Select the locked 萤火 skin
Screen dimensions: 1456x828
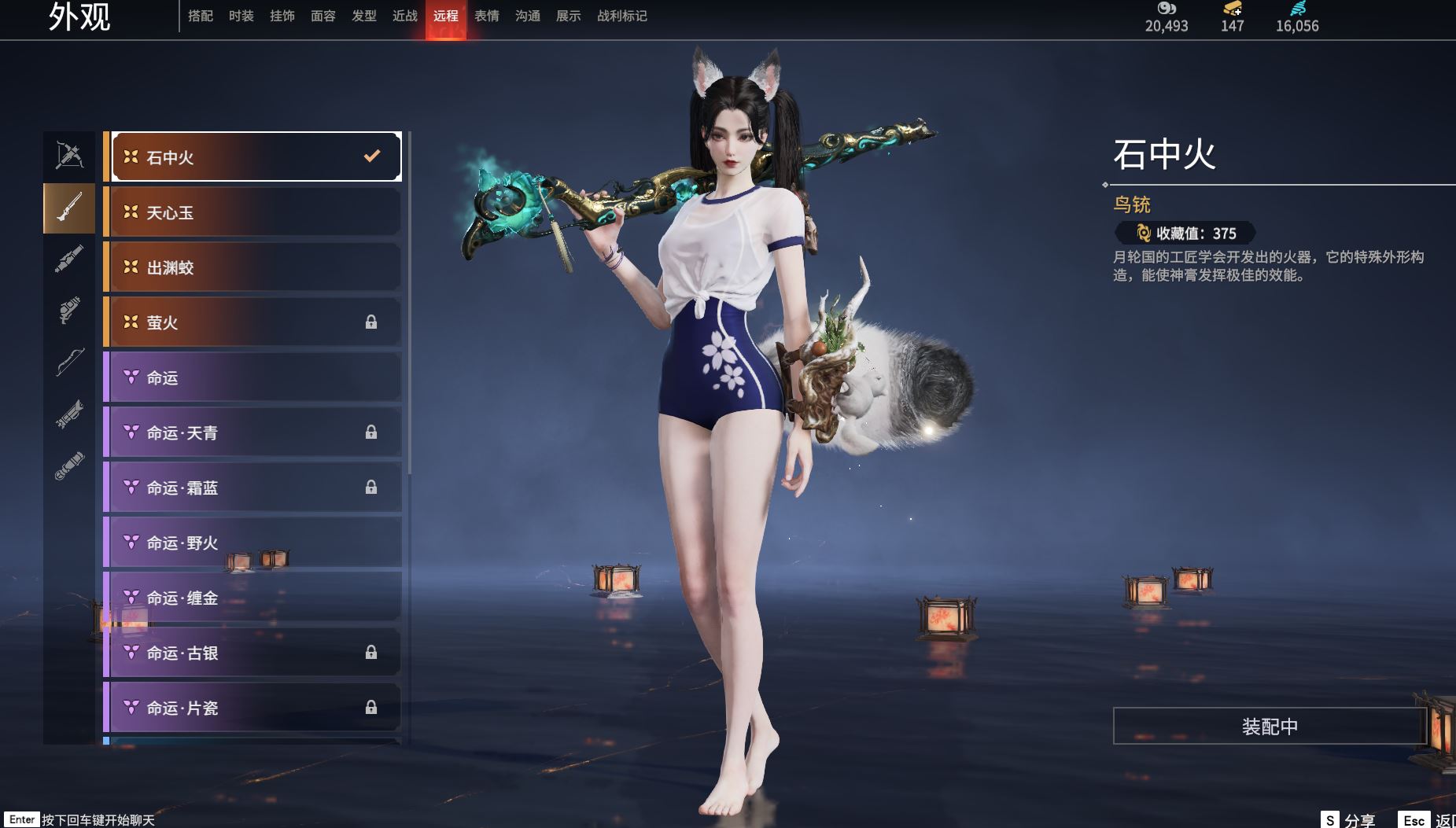tap(256, 322)
